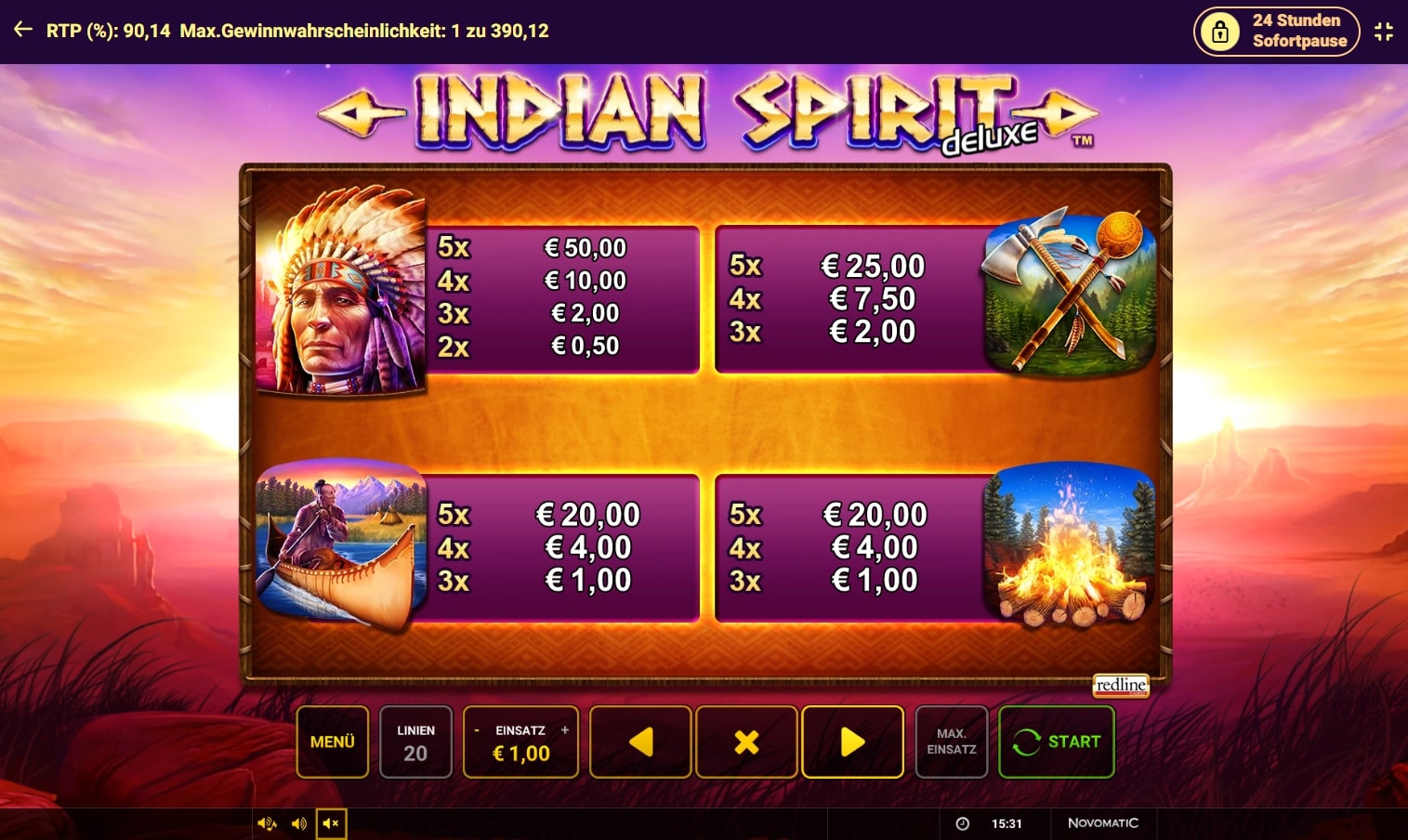
Task: Click the Novomatic logo
Action: [x=1102, y=823]
